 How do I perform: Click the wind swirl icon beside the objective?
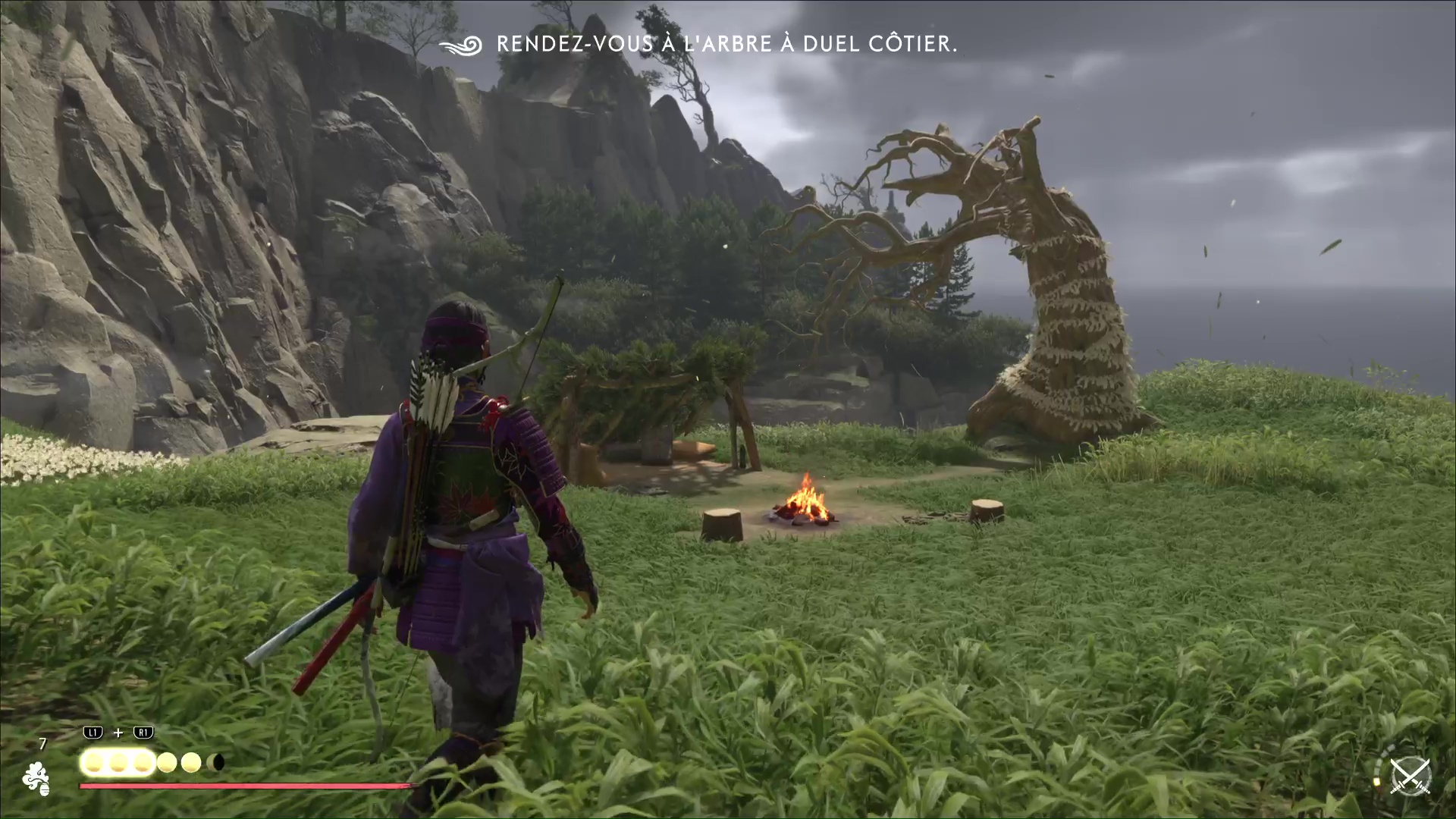[463, 45]
